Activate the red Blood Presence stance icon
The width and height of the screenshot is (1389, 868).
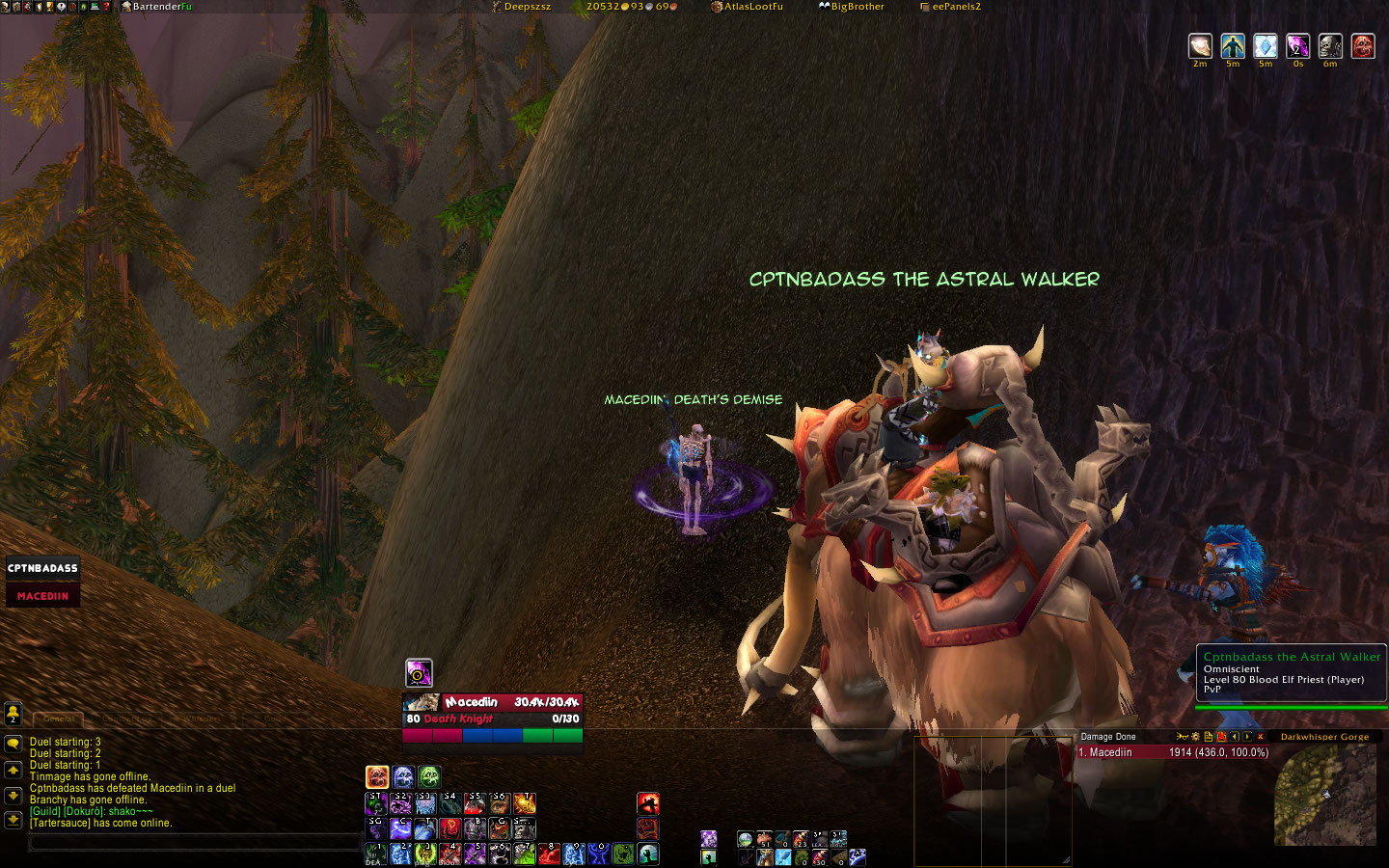point(377,776)
